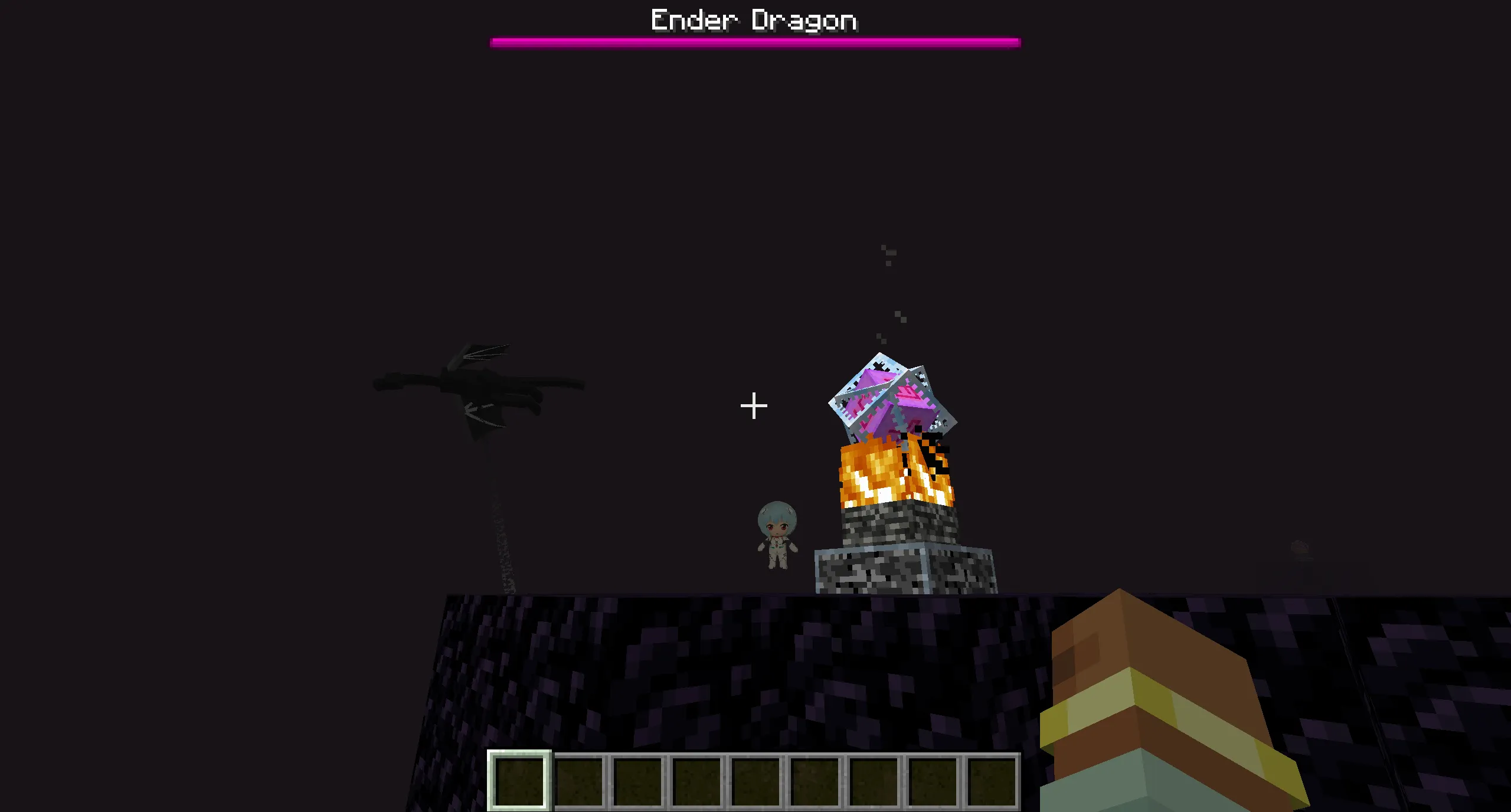
Task: Click the crosshair at screen center
Action: [754, 405]
